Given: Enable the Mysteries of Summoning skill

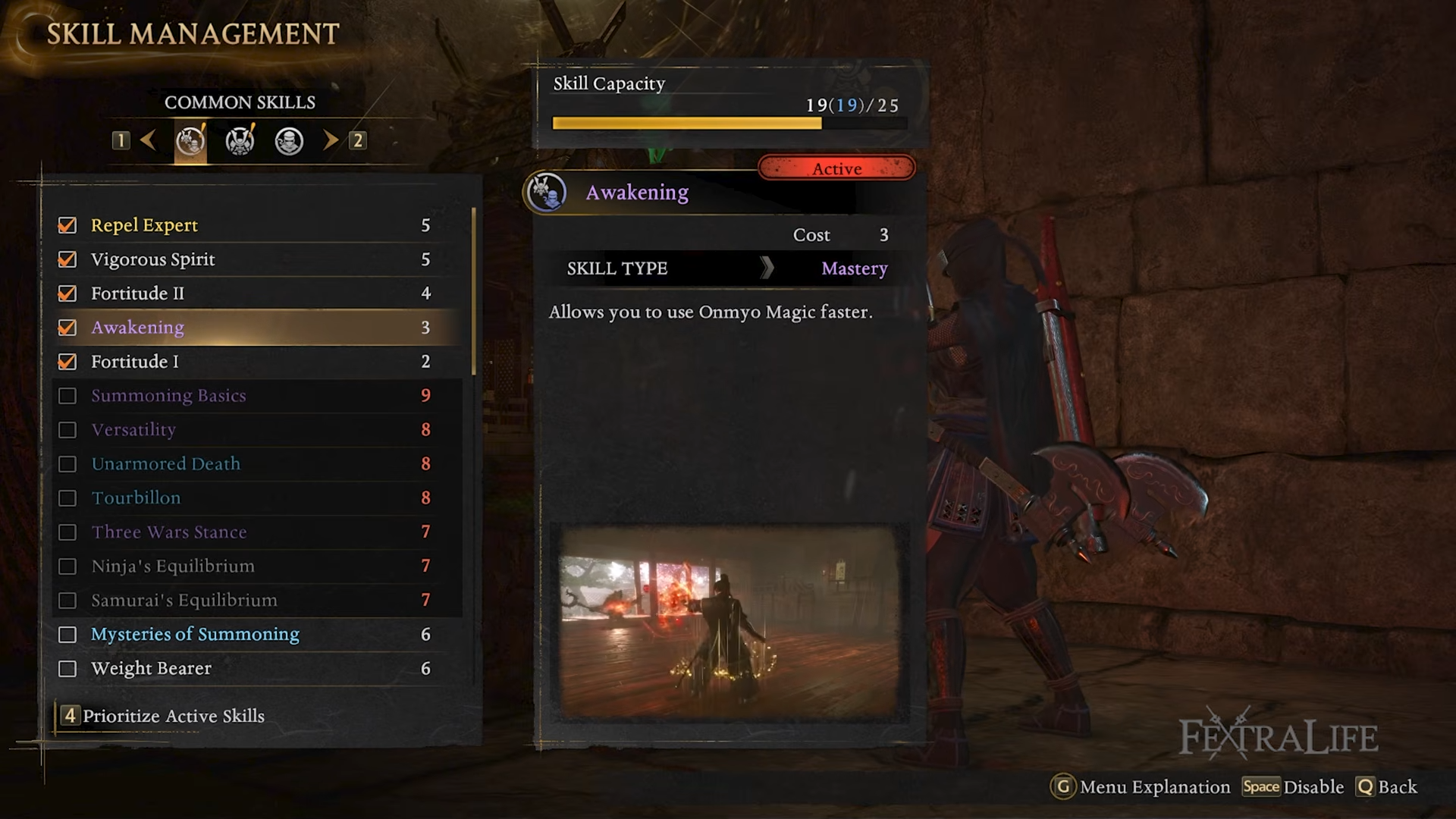Looking at the screenshot, I should 67,635.
